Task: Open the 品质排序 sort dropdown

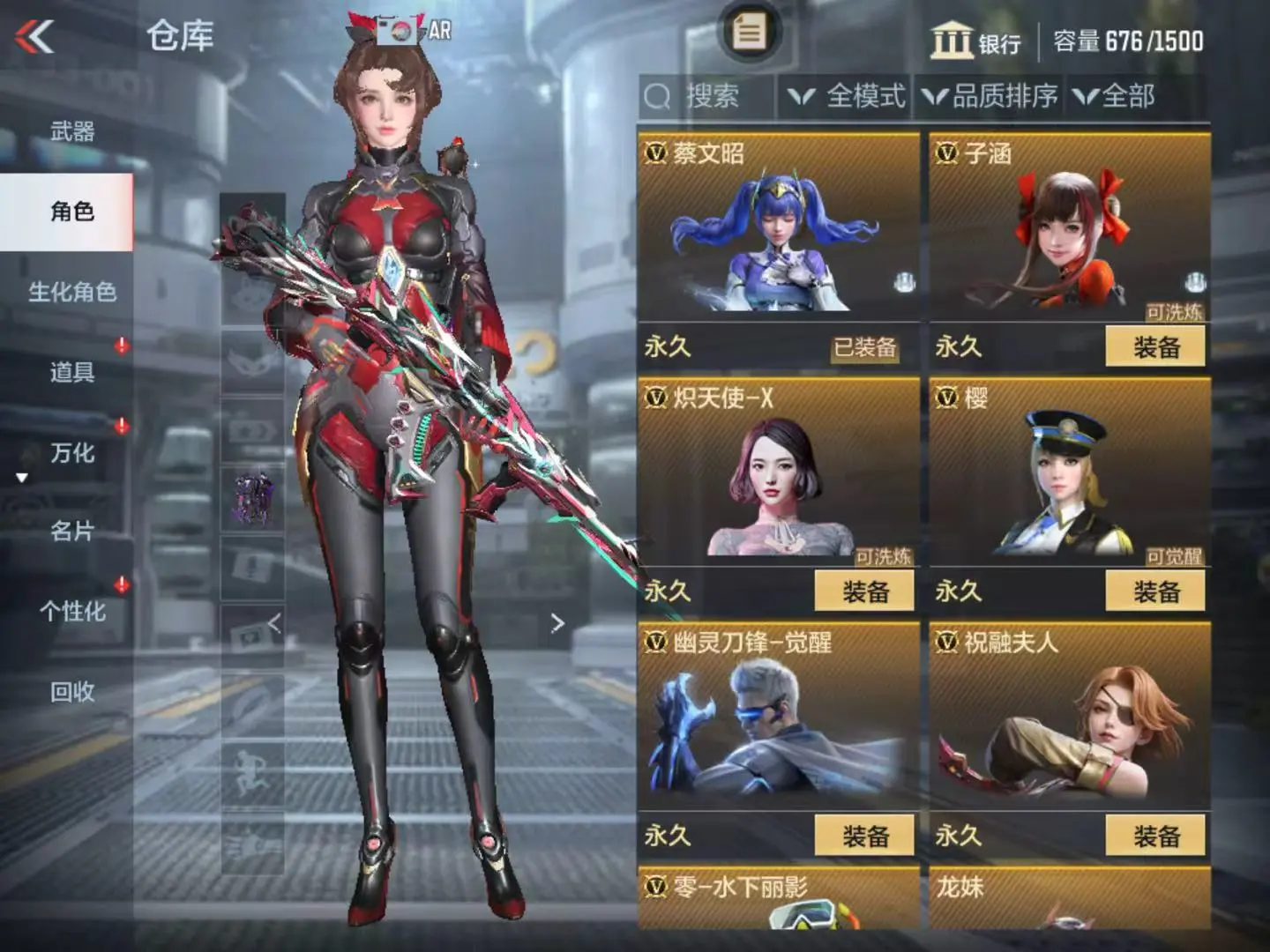Action: [990, 96]
